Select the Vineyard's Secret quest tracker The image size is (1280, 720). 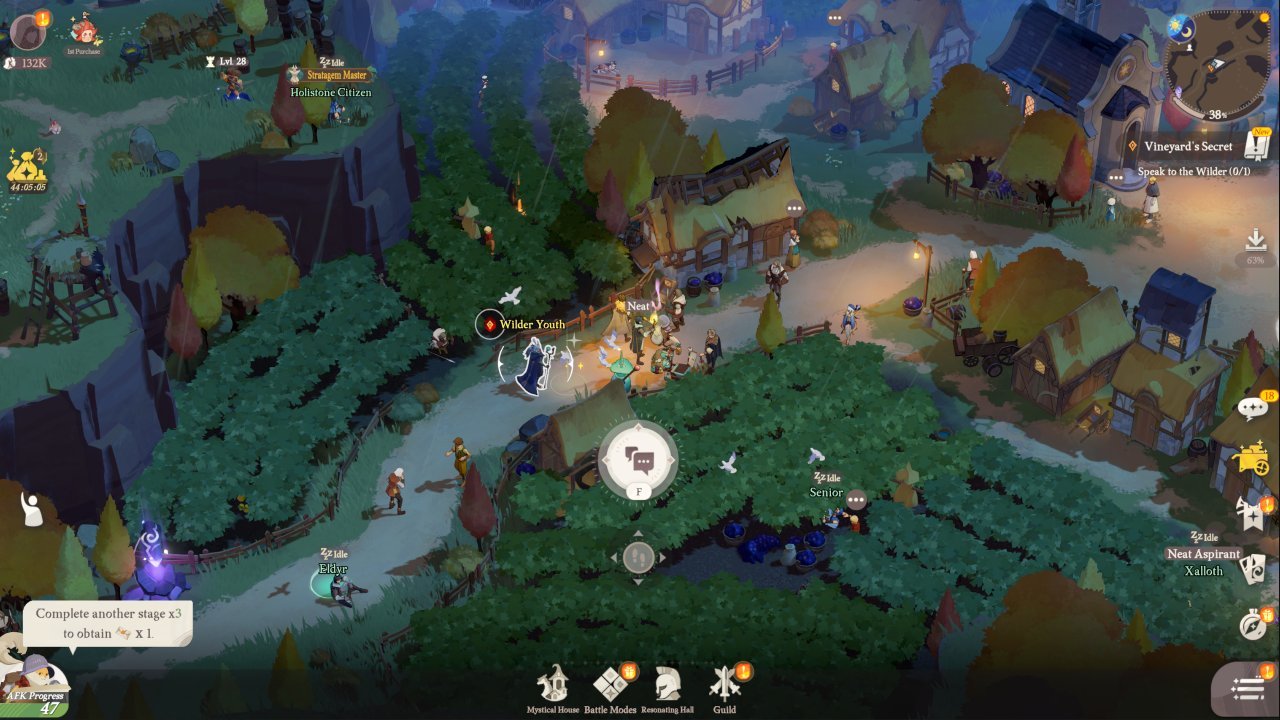coord(1188,147)
